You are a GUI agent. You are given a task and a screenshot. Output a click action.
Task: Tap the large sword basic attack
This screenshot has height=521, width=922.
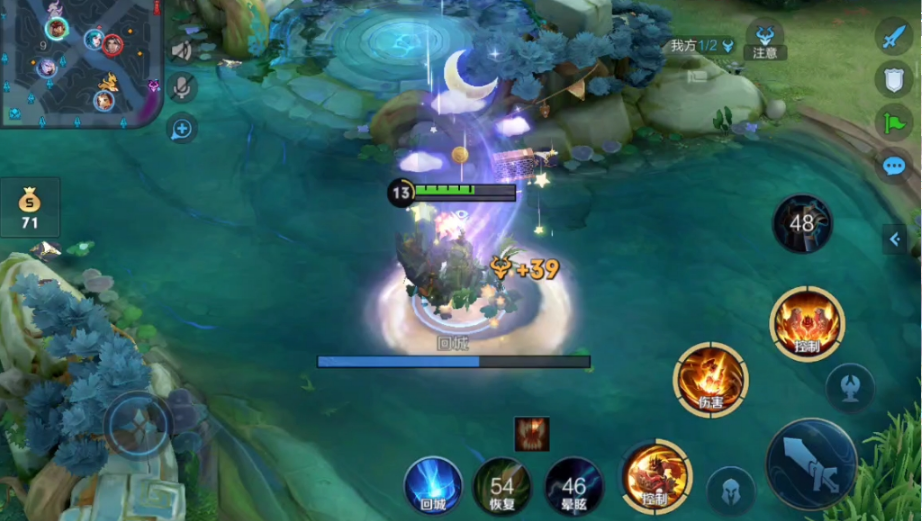tap(811, 465)
